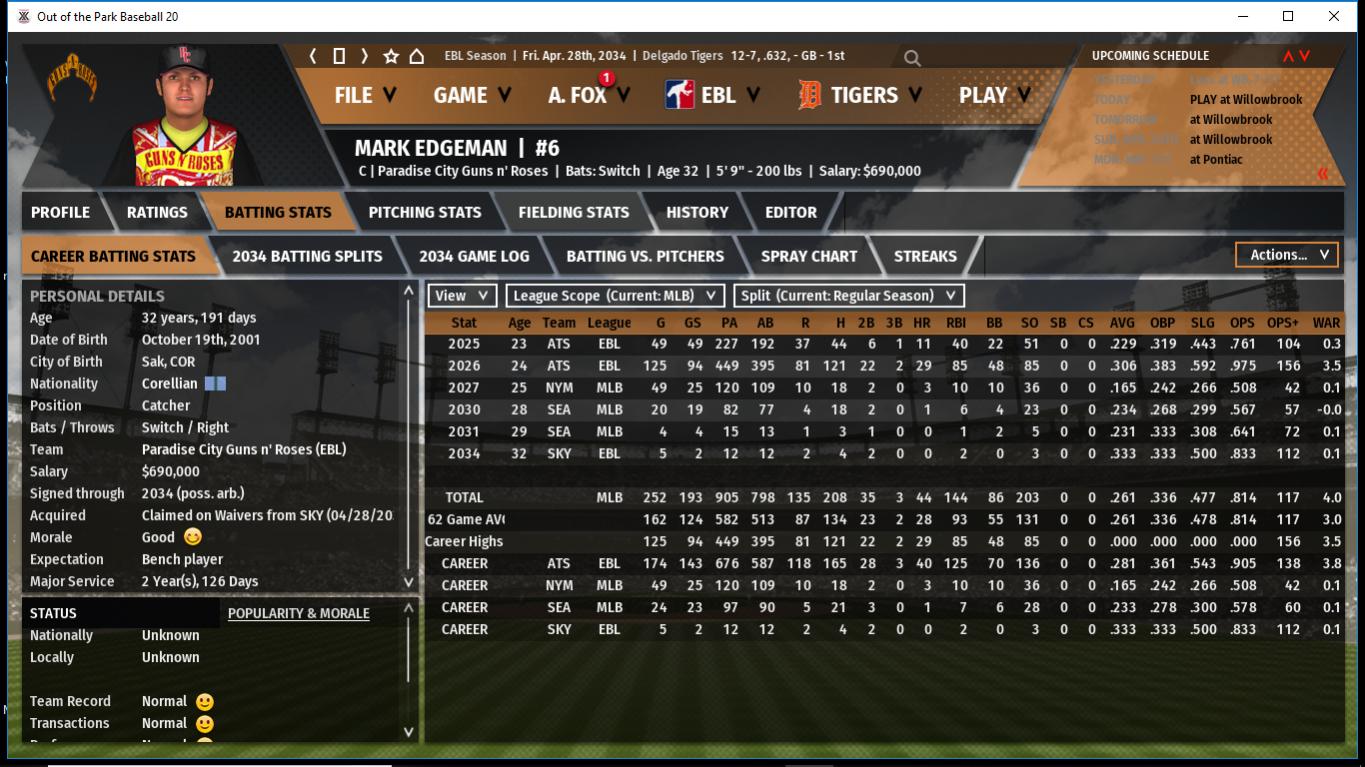This screenshot has width=1365, height=767.
Task: Show the FIELDING STATS tab
Action: 573,212
